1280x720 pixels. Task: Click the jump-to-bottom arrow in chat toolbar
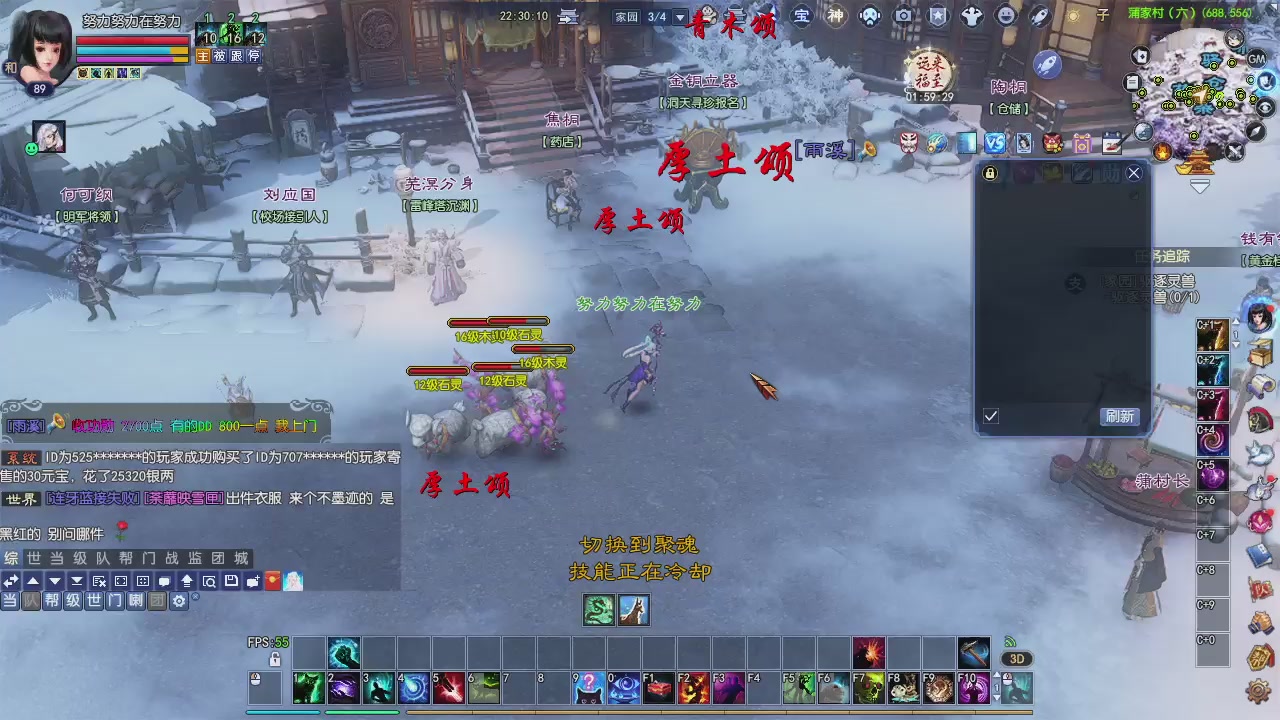click(77, 581)
